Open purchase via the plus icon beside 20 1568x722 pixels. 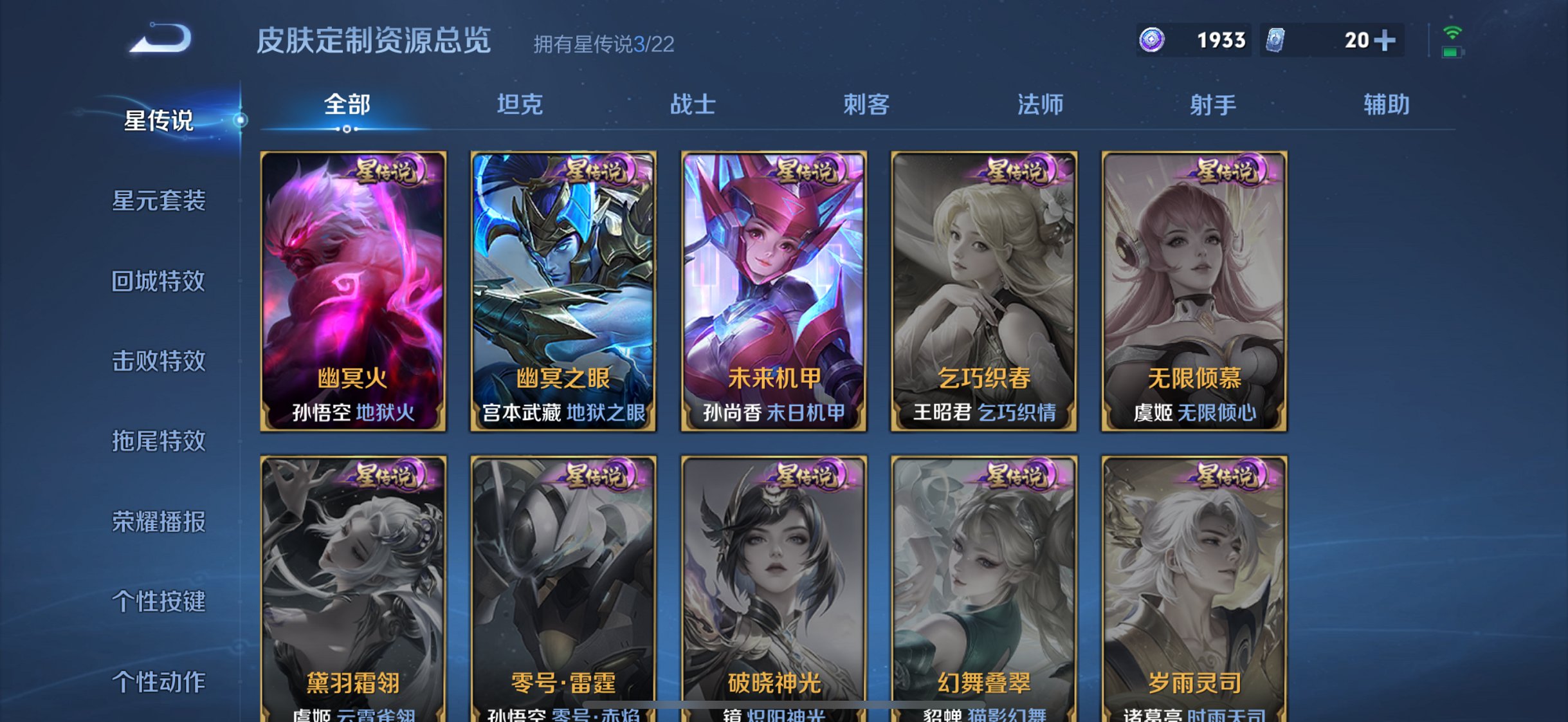click(1386, 40)
